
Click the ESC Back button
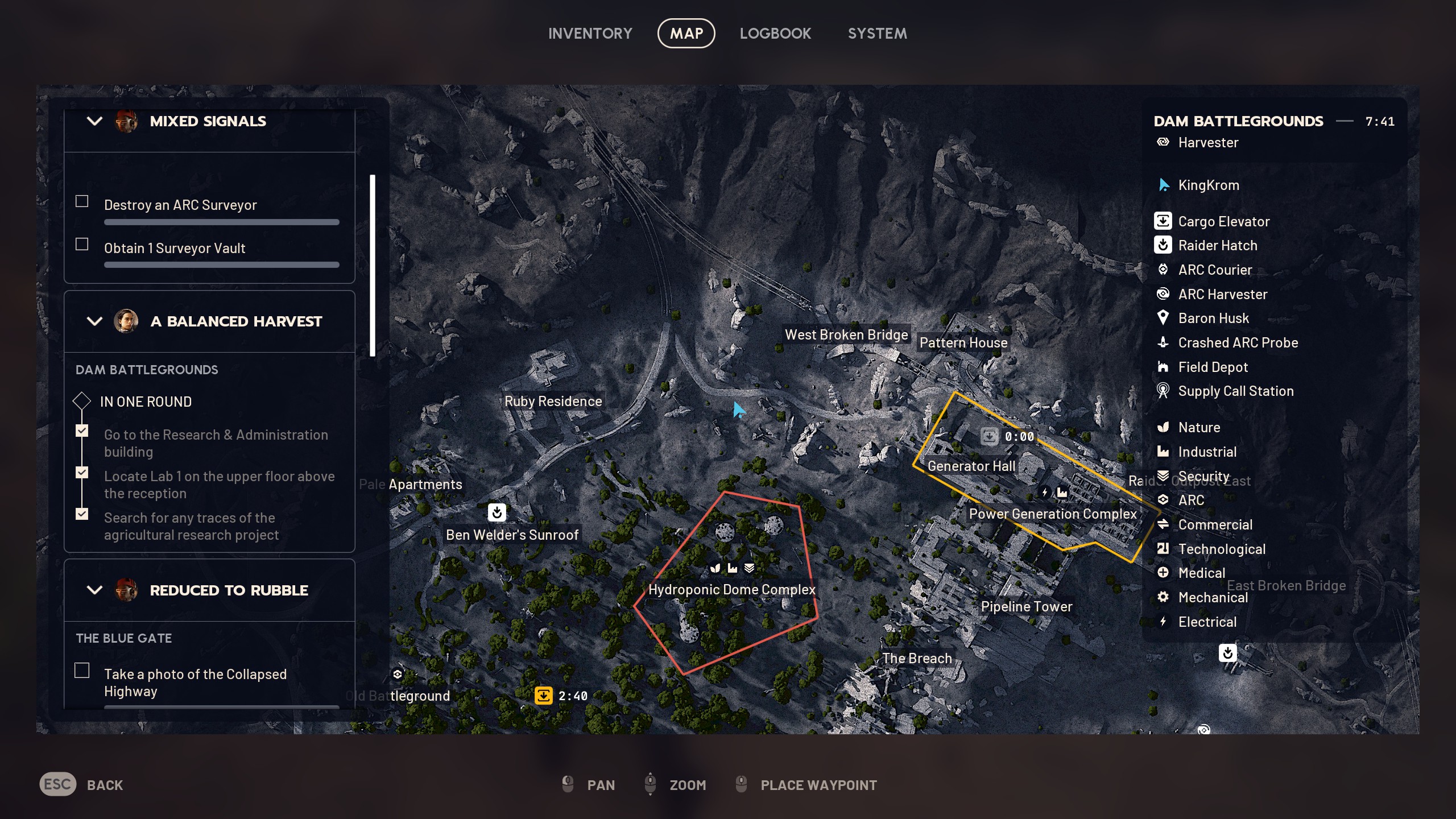point(57,784)
